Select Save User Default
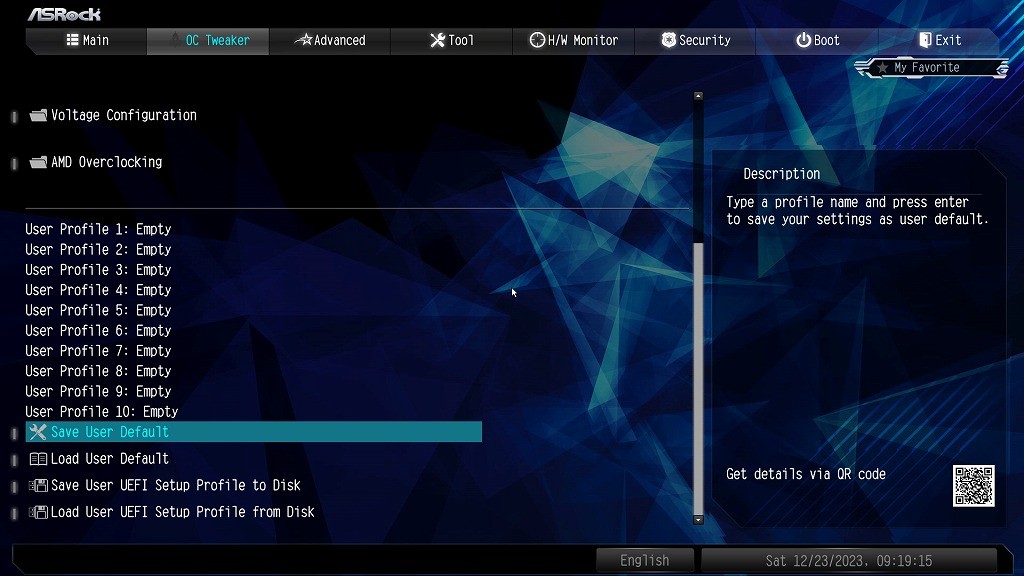 110,432
